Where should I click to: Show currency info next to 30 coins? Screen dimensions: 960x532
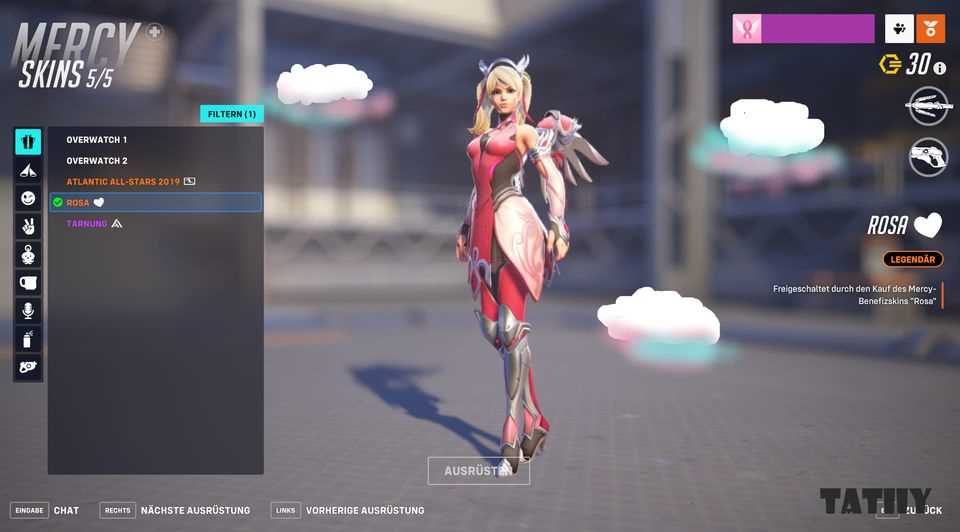pyautogui.click(x=939, y=67)
